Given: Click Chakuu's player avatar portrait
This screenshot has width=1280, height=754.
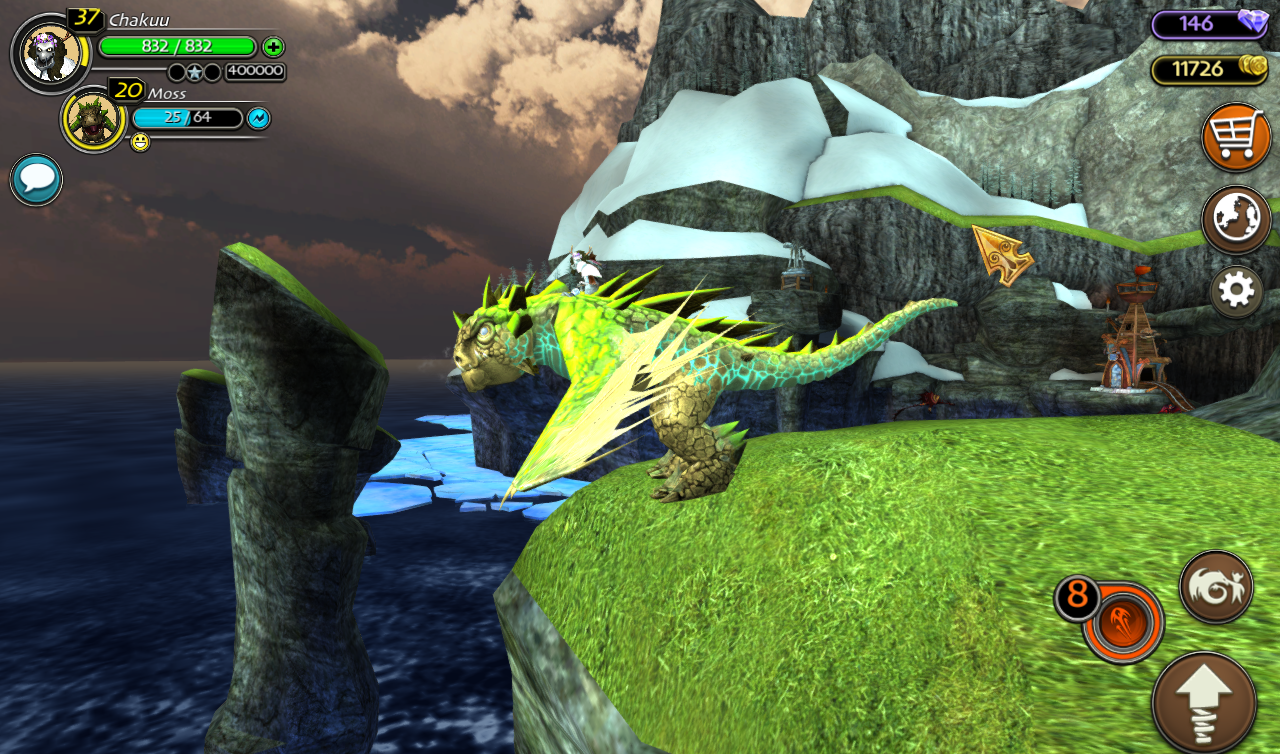Looking at the screenshot, I should click(50, 53).
